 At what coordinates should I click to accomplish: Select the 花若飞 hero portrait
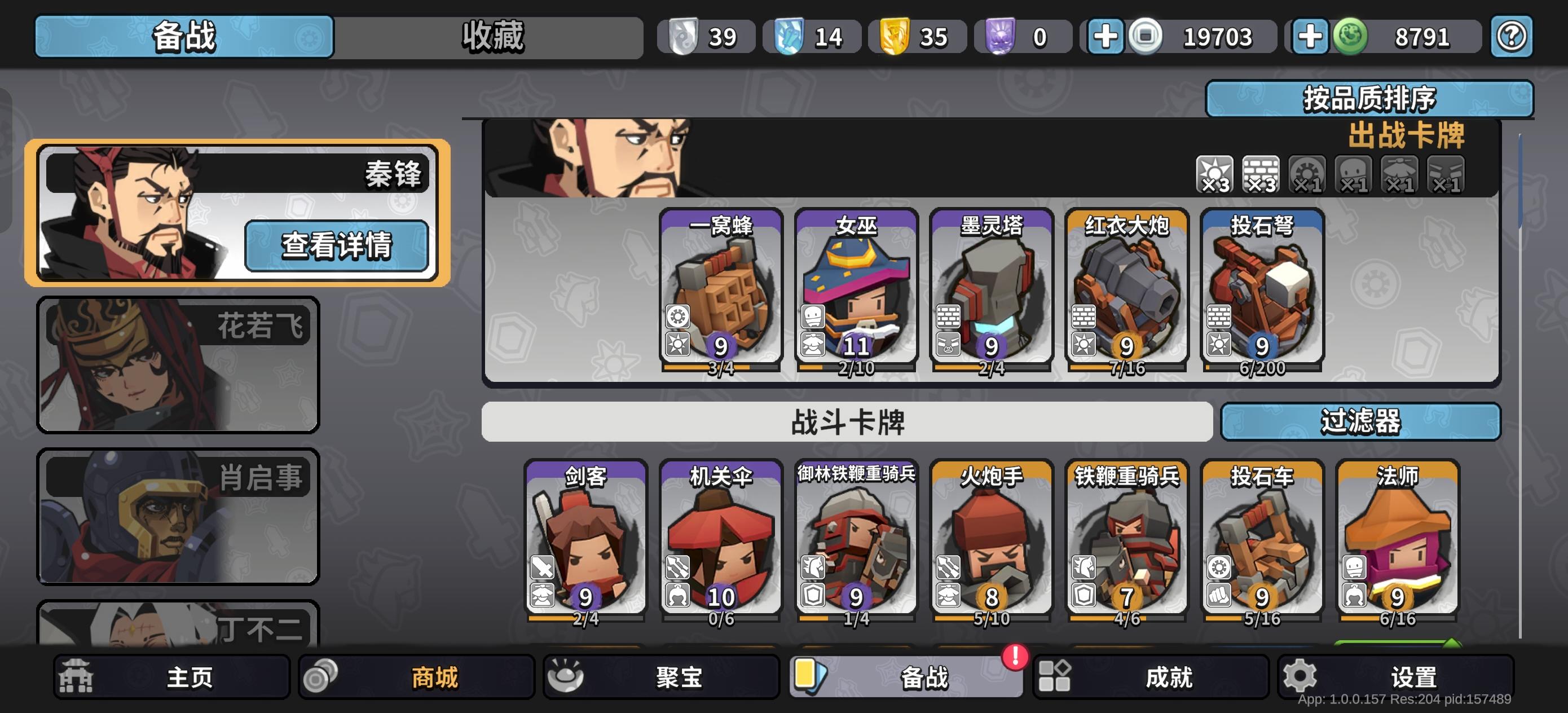pos(177,363)
